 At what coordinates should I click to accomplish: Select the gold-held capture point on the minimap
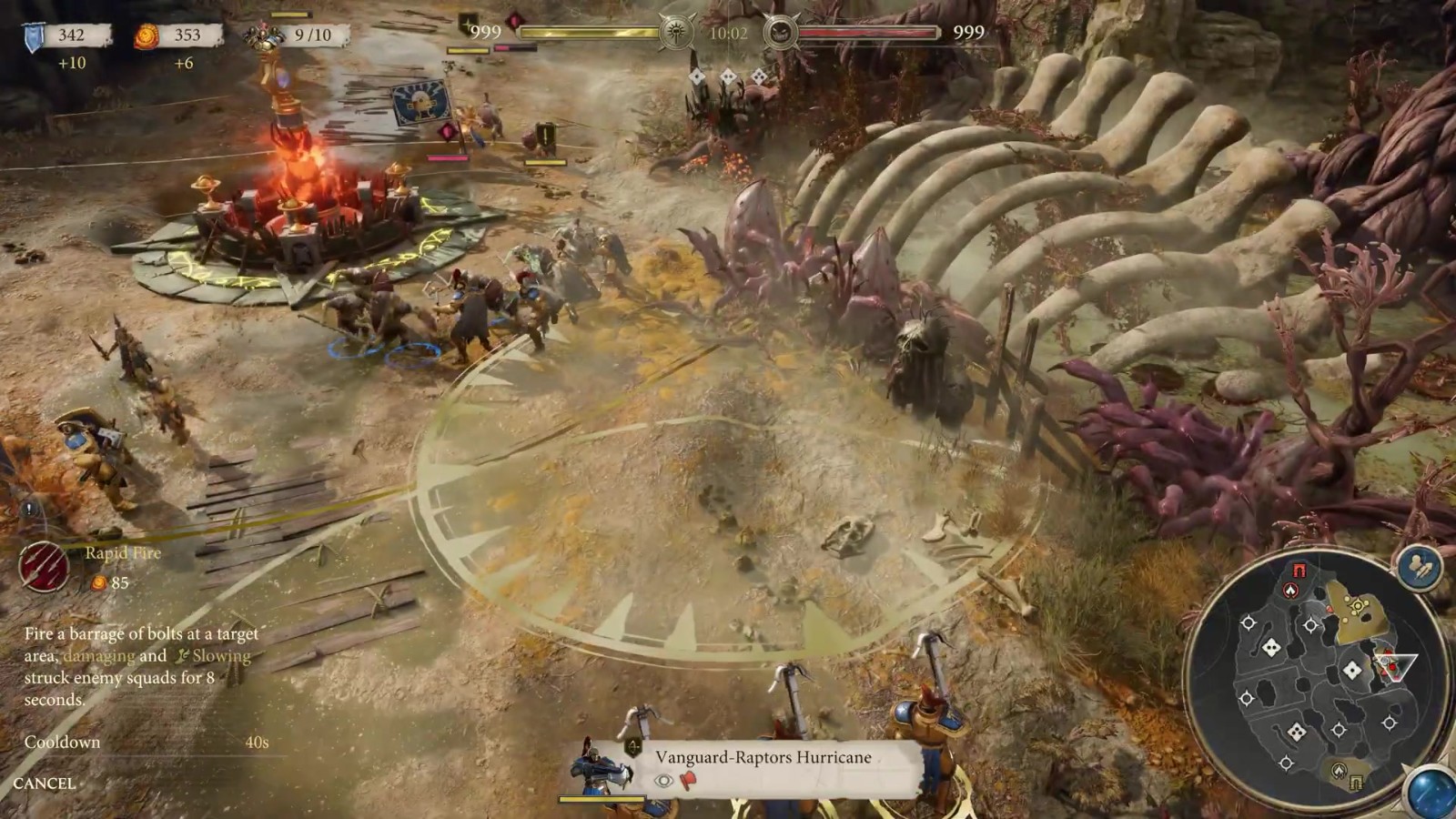click(x=1358, y=606)
